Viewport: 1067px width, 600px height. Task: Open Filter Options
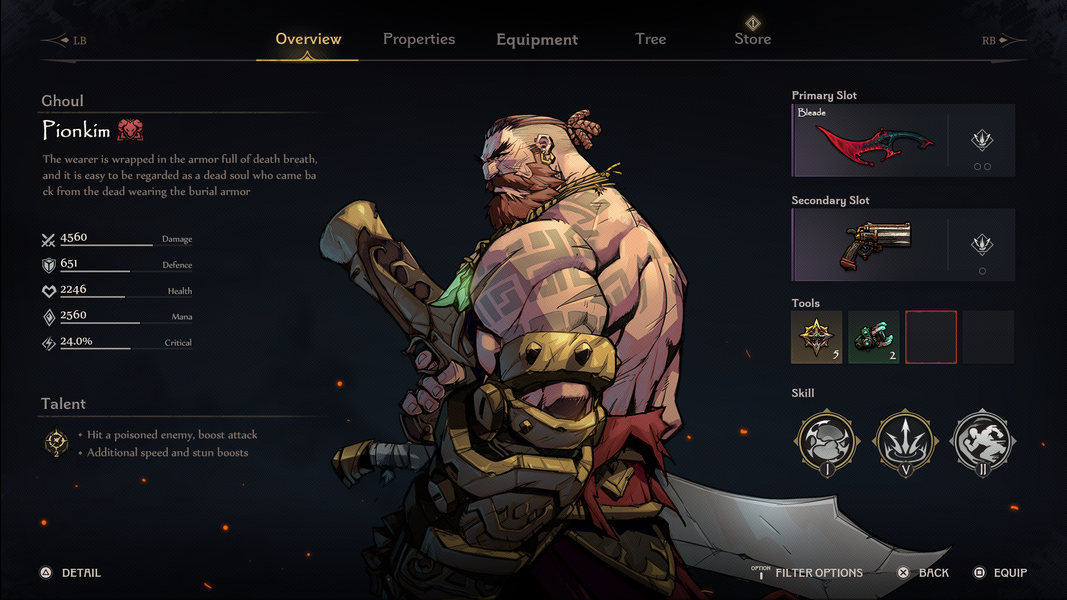pos(818,573)
